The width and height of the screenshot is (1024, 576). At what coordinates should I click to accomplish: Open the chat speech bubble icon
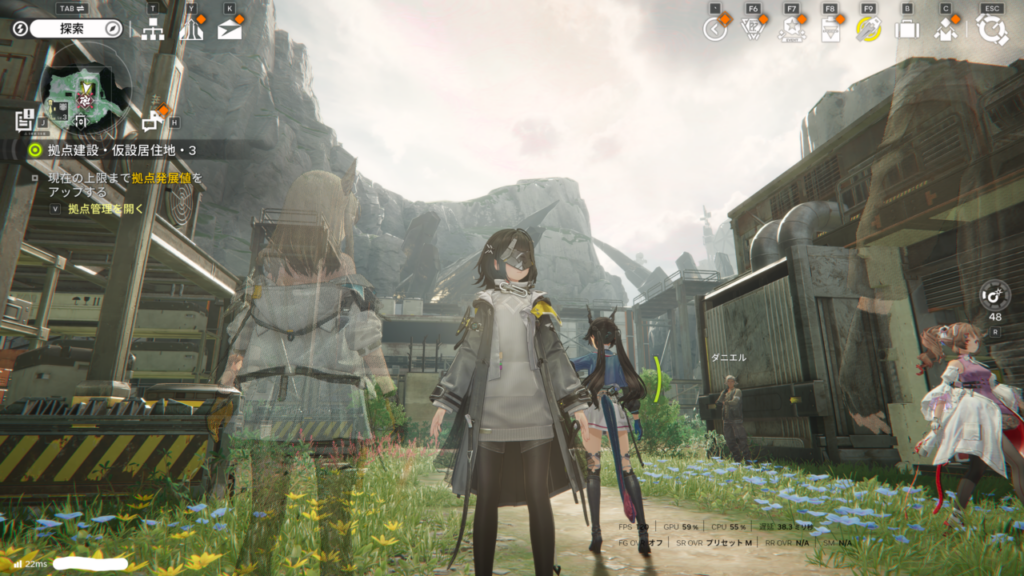click(152, 121)
